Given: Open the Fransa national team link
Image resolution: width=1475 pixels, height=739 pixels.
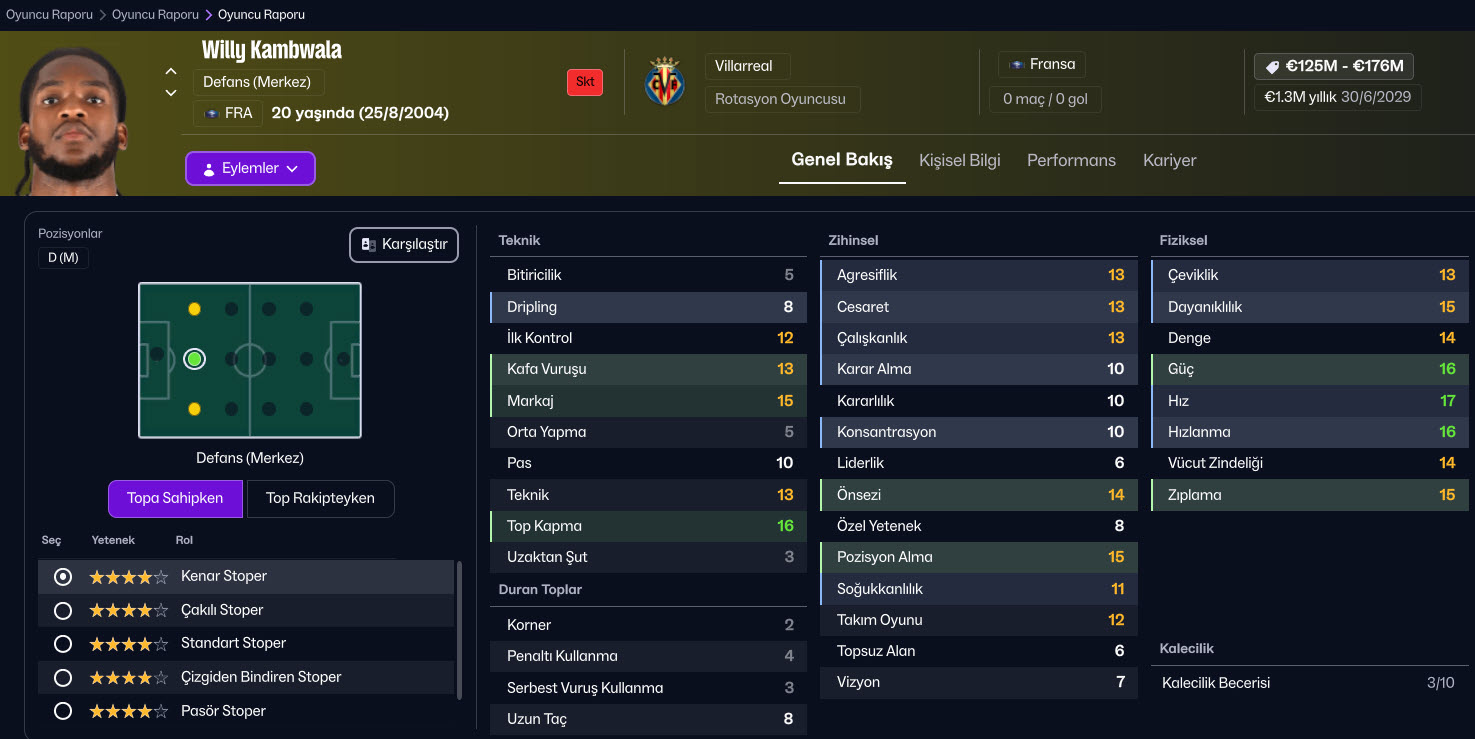Looking at the screenshot, I should click(x=1042, y=64).
